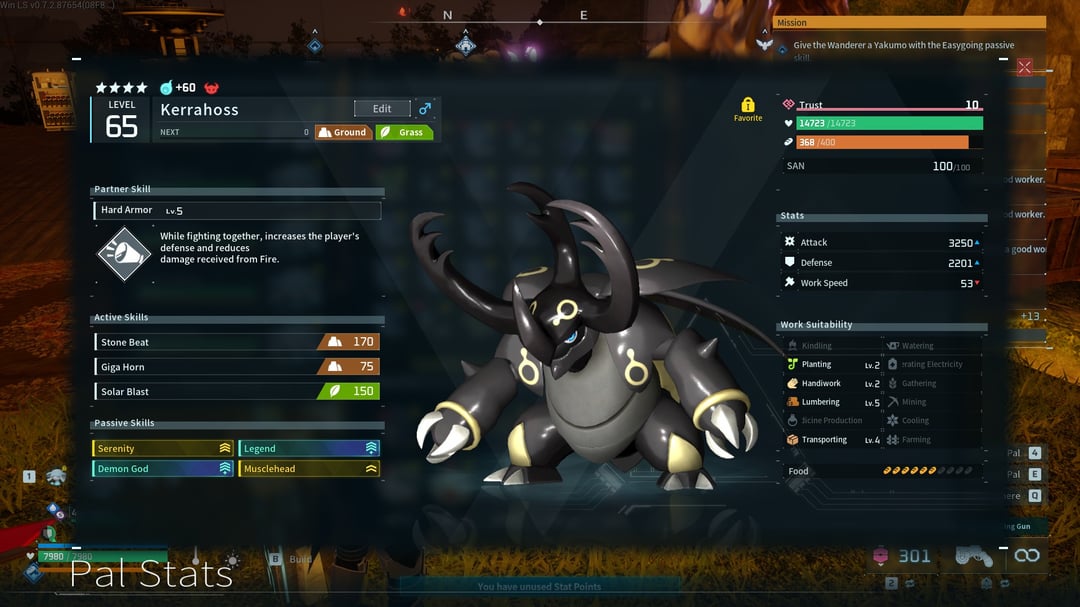Click the Edit name button
Screen dimensions: 1080x607
point(382,109)
